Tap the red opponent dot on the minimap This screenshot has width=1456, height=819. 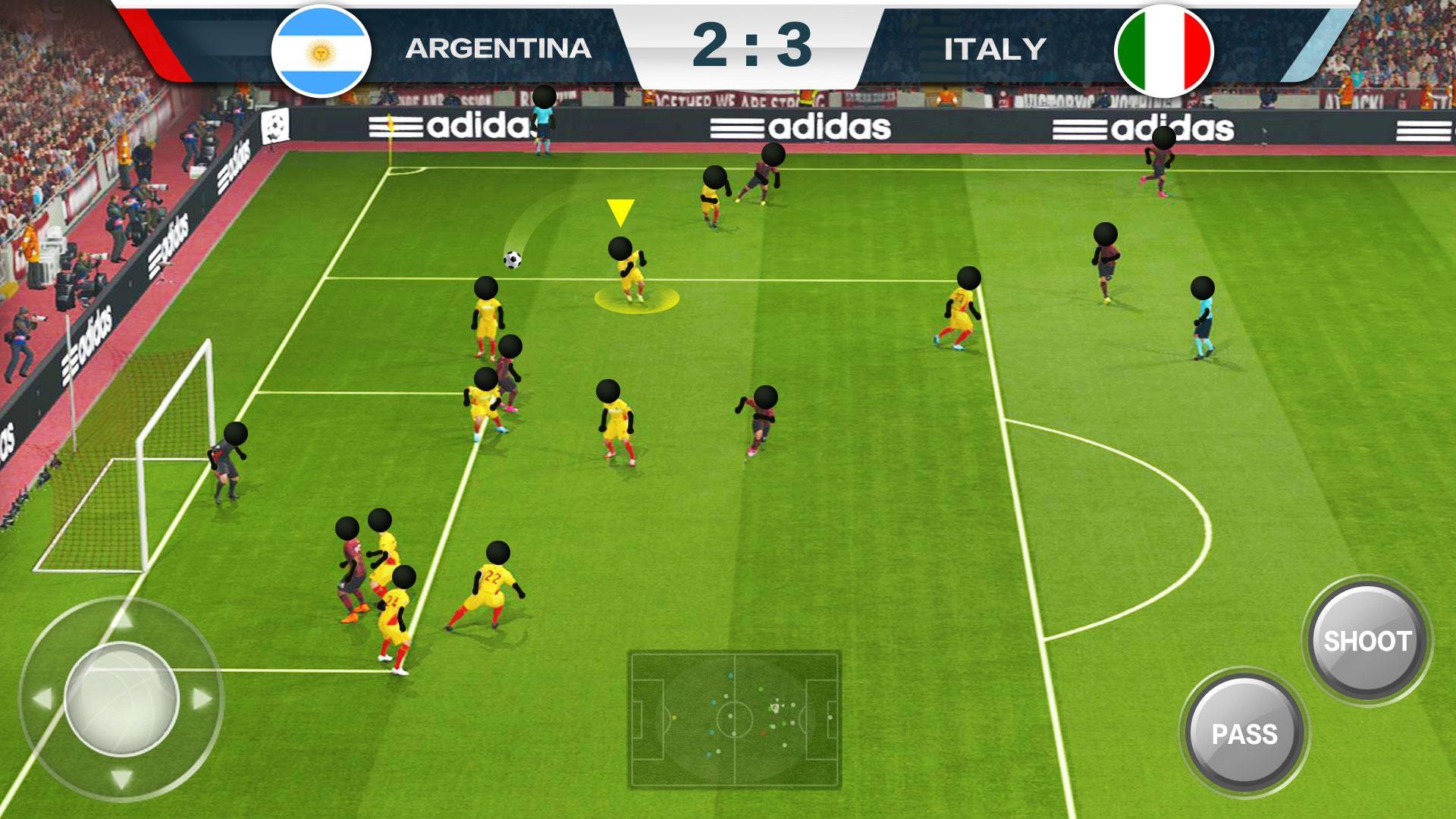pyautogui.click(x=764, y=733)
